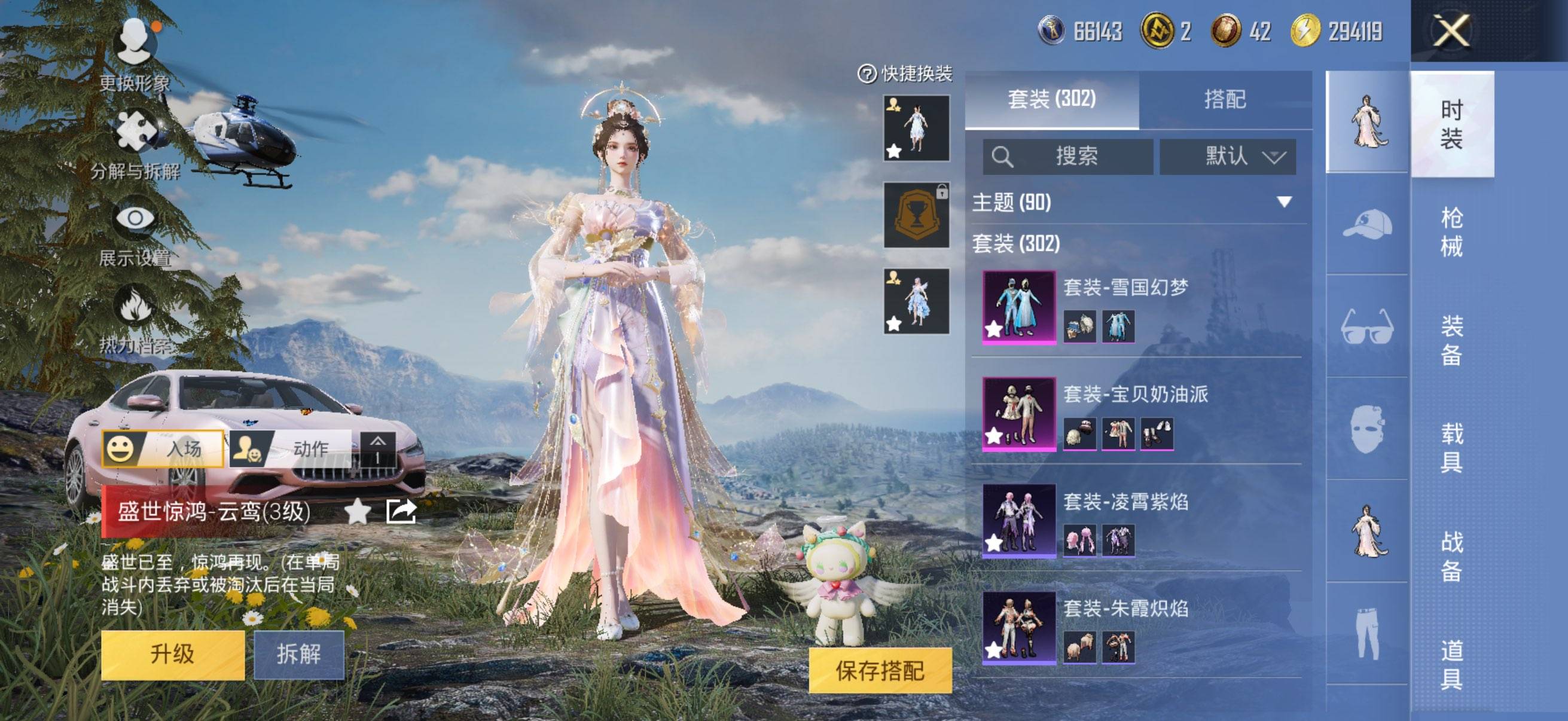
Task: Share the outfit via the arrow icon
Action: pos(401,511)
